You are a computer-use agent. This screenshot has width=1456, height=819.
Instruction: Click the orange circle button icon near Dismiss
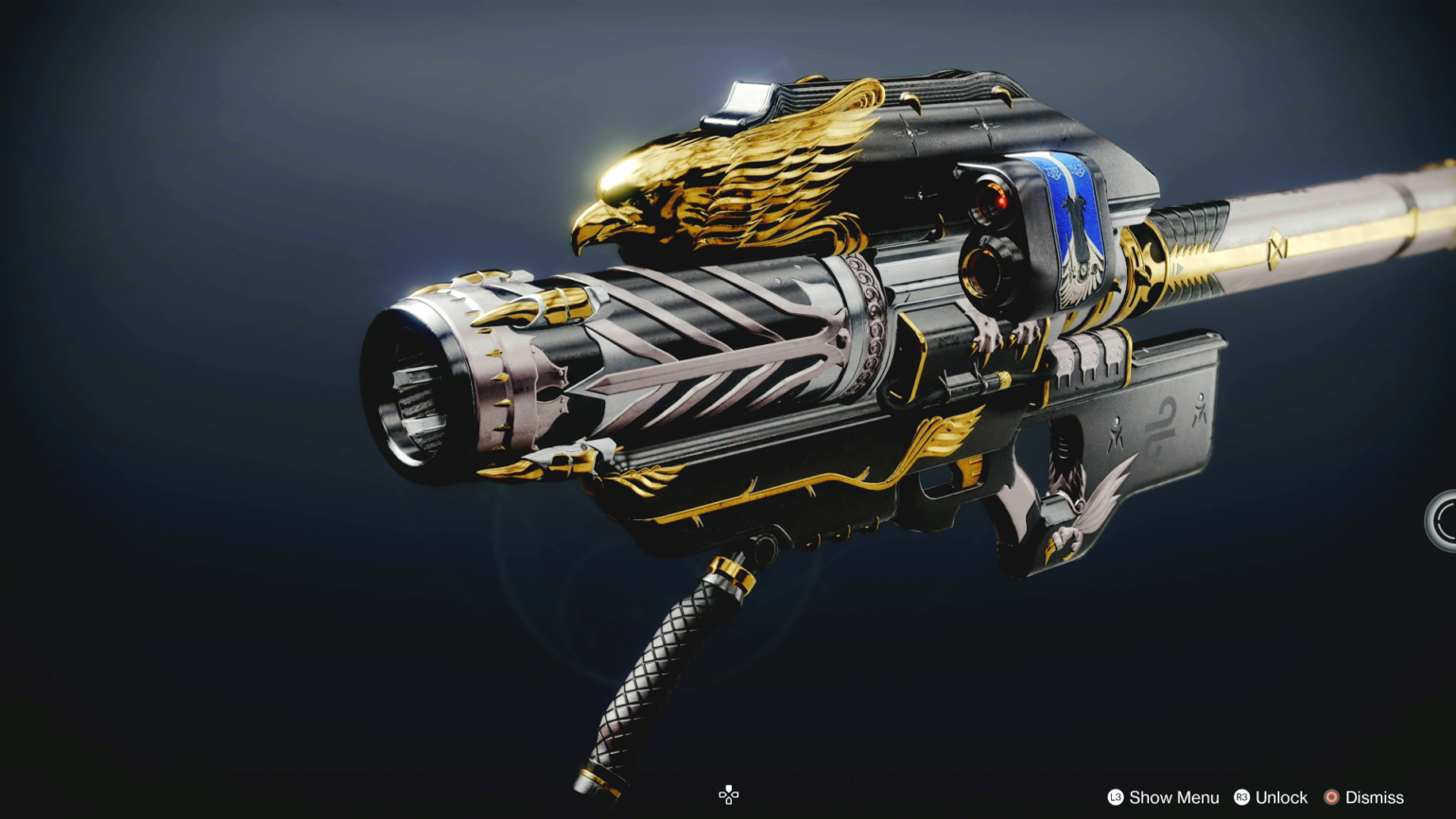click(x=1331, y=796)
